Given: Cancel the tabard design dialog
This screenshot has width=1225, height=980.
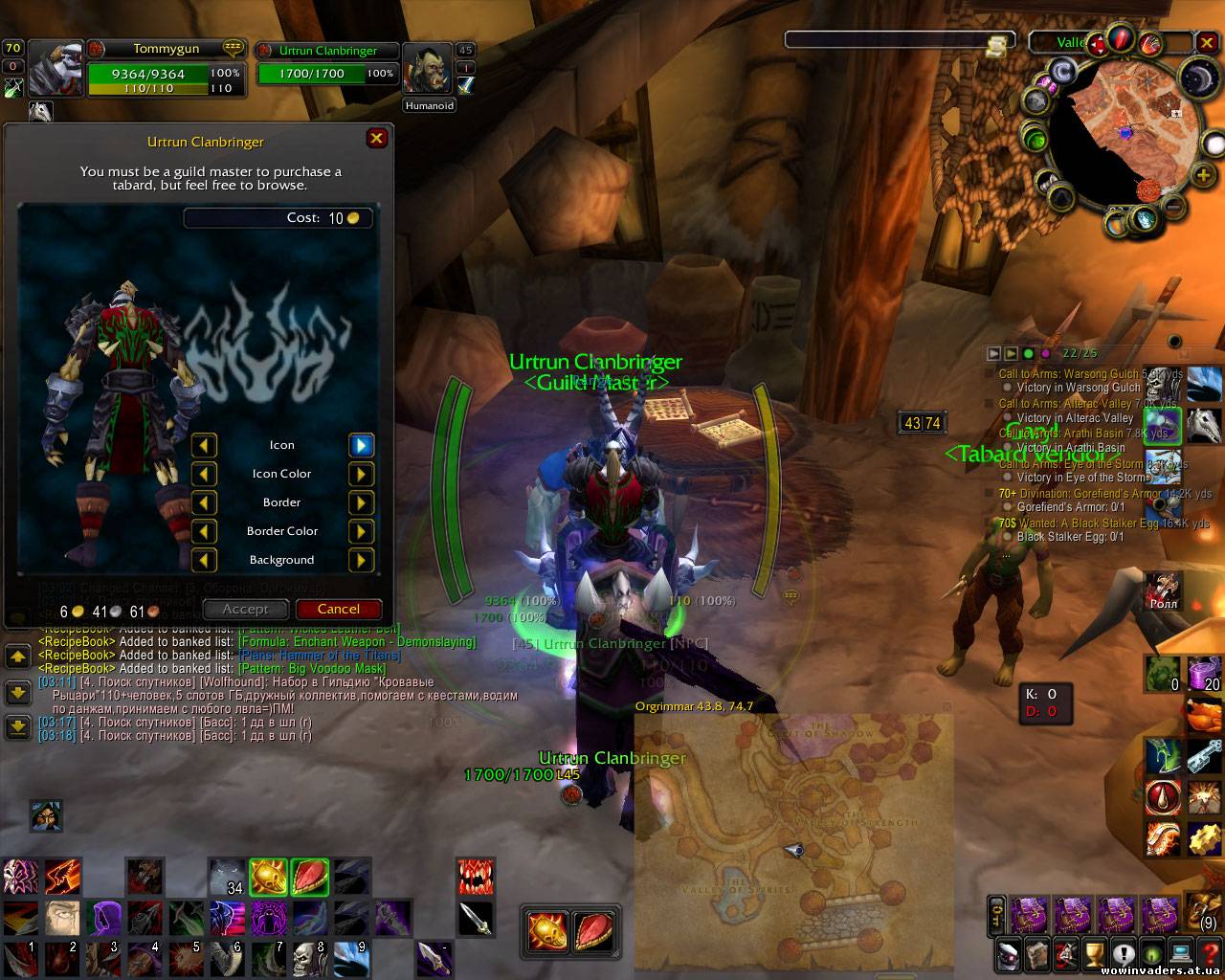Looking at the screenshot, I should click(339, 609).
